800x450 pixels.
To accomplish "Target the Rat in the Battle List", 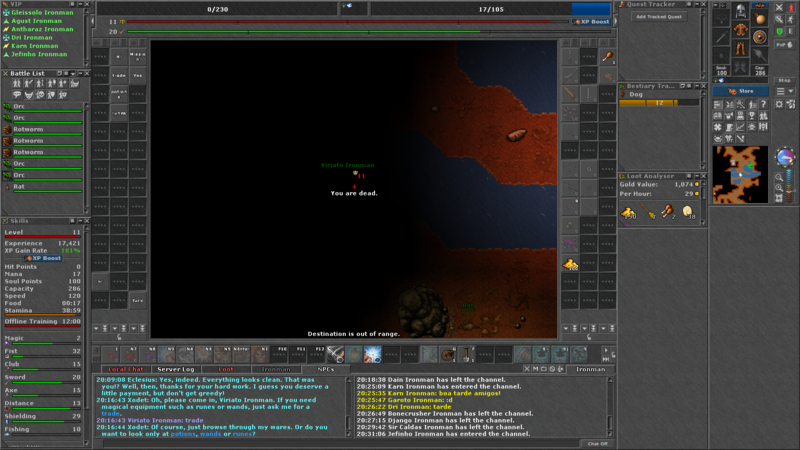I will coord(19,186).
